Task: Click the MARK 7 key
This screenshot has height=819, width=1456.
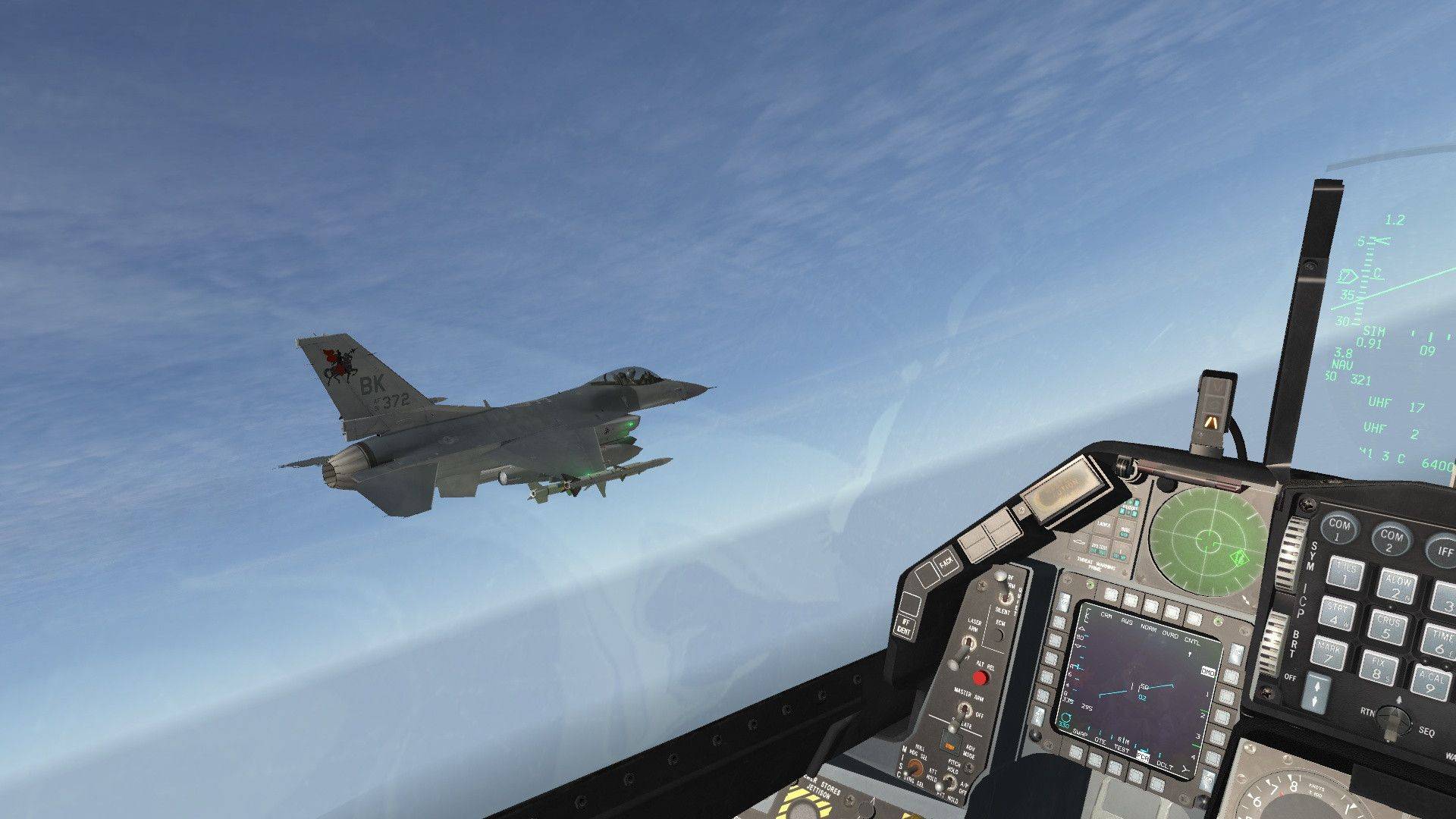Action: 1329,654
